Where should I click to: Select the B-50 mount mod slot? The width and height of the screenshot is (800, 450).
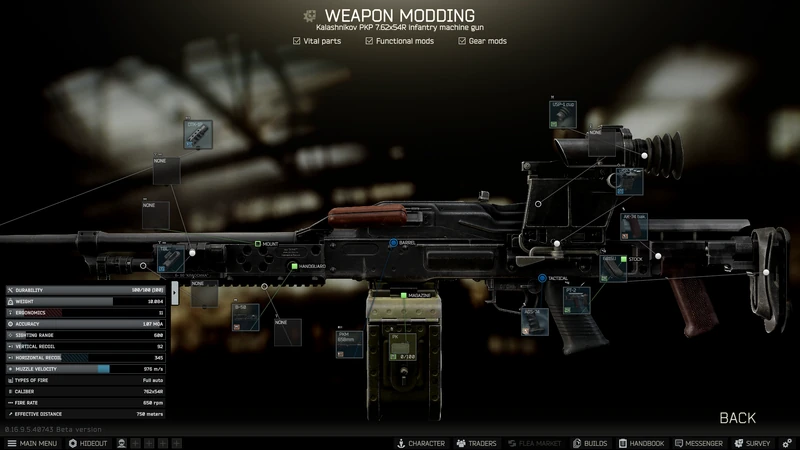[246, 319]
